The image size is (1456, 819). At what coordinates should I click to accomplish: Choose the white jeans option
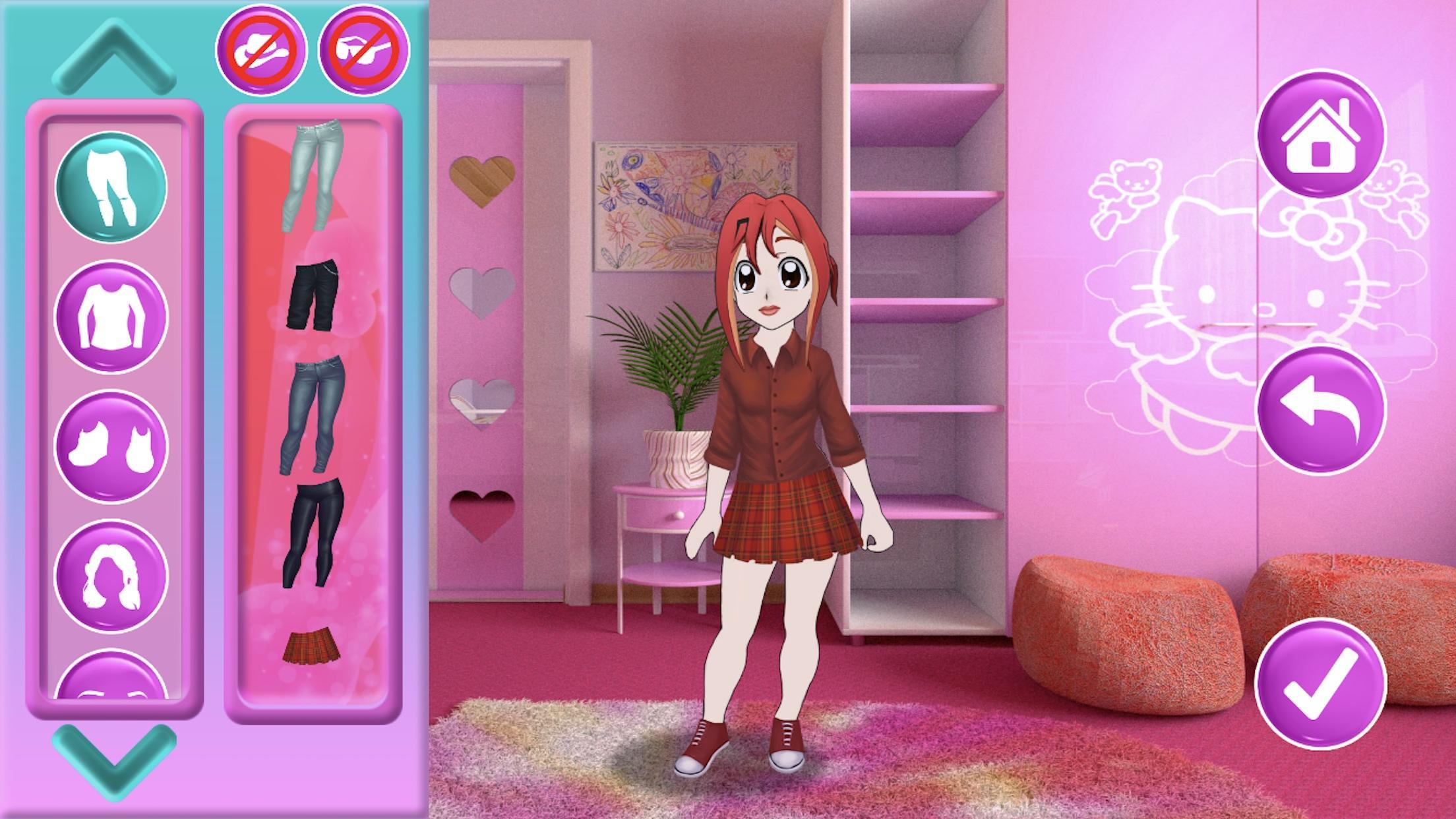(311, 175)
